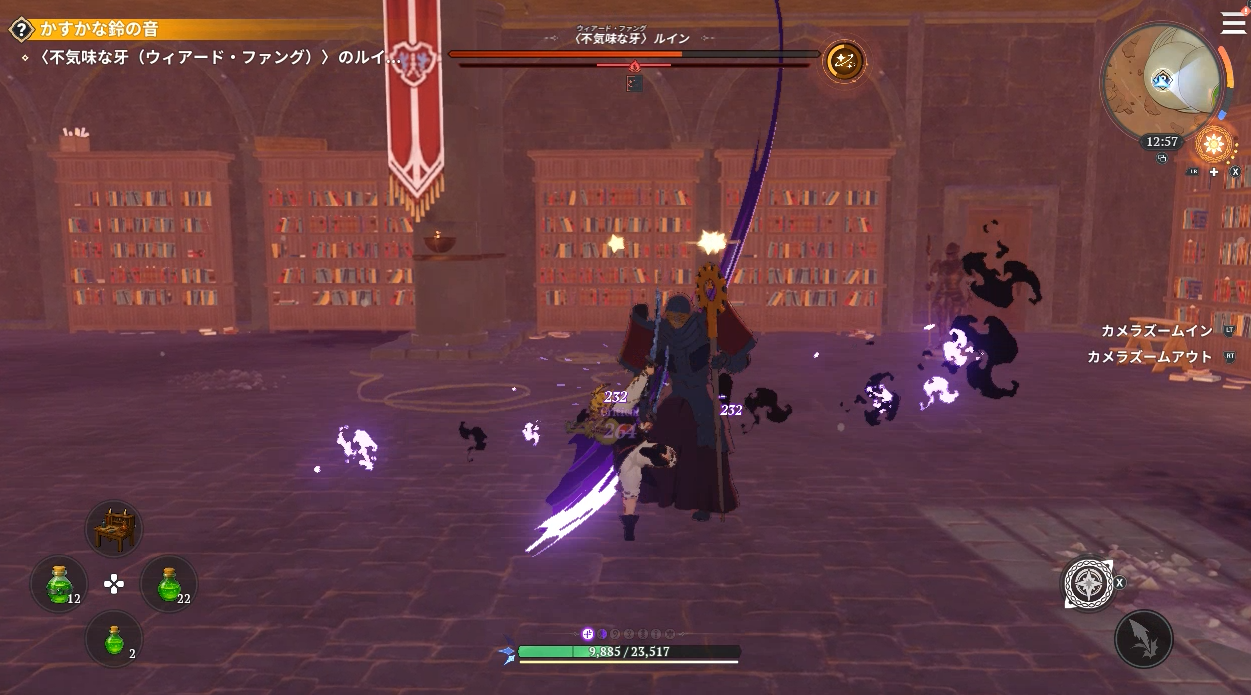
Task: Open the hamburger main menu
Action: pyautogui.click(x=1234, y=23)
